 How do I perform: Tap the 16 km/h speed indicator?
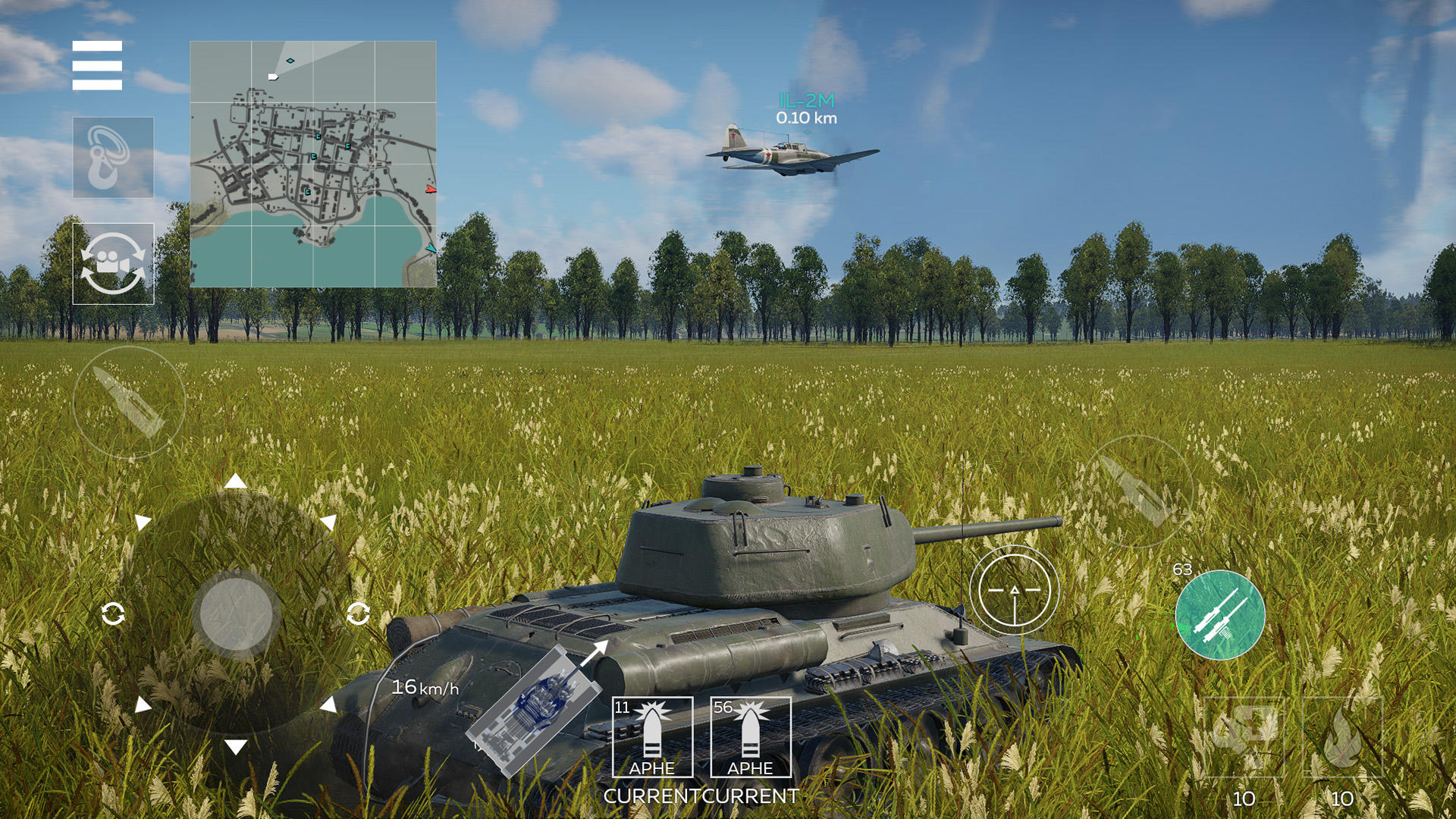pyautogui.click(x=425, y=688)
